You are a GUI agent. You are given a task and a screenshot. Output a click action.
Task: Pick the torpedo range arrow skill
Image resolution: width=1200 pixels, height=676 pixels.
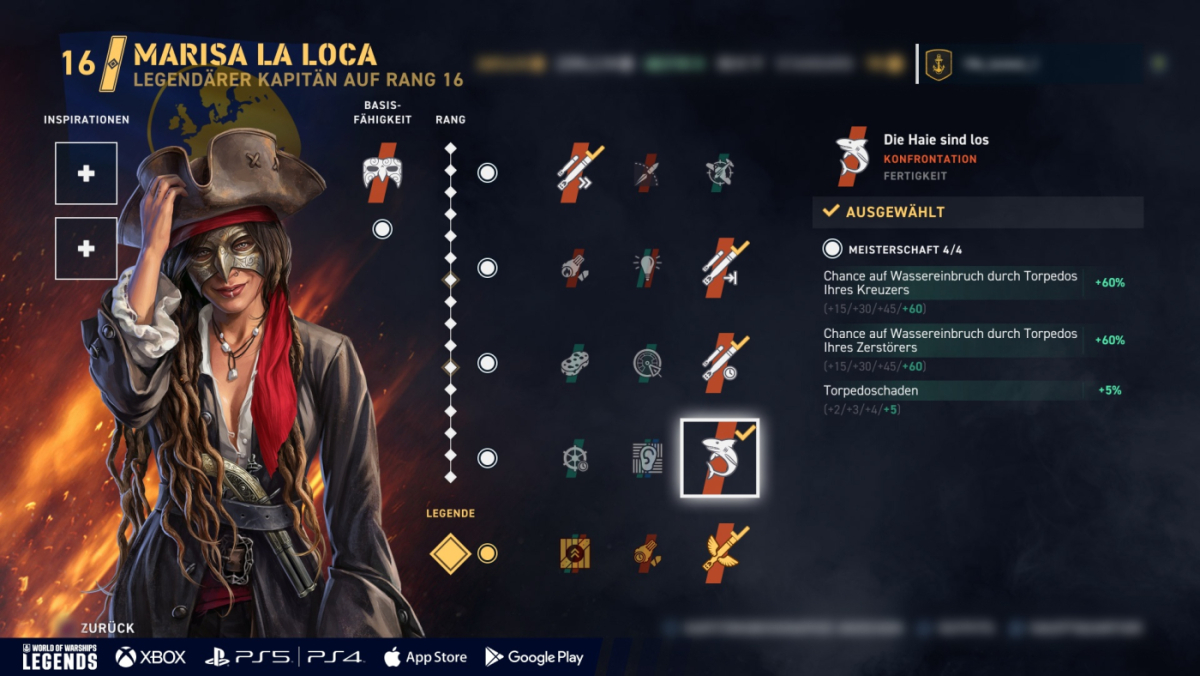[721, 265]
